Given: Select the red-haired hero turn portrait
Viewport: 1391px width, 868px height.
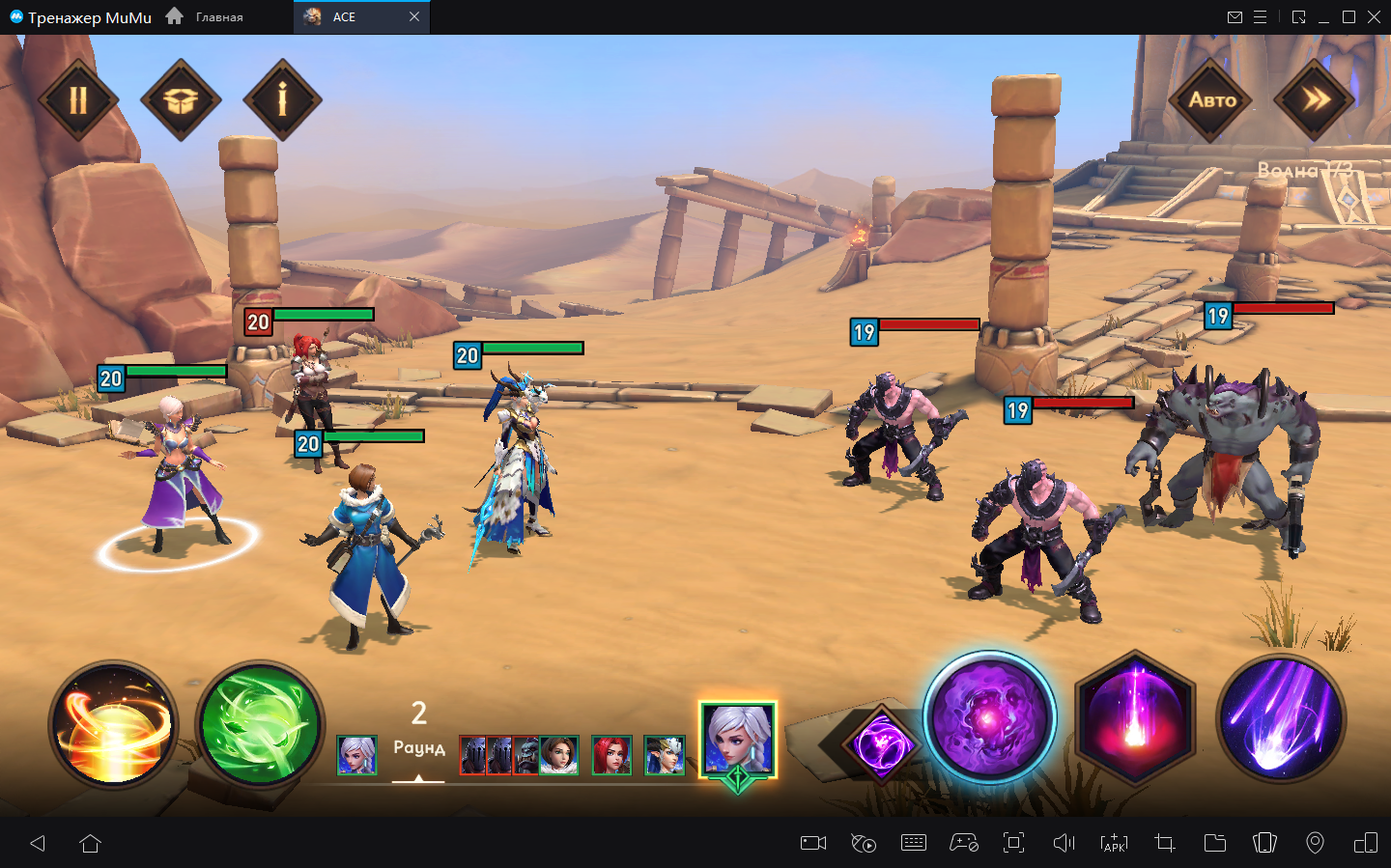Looking at the screenshot, I should [x=611, y=755].
